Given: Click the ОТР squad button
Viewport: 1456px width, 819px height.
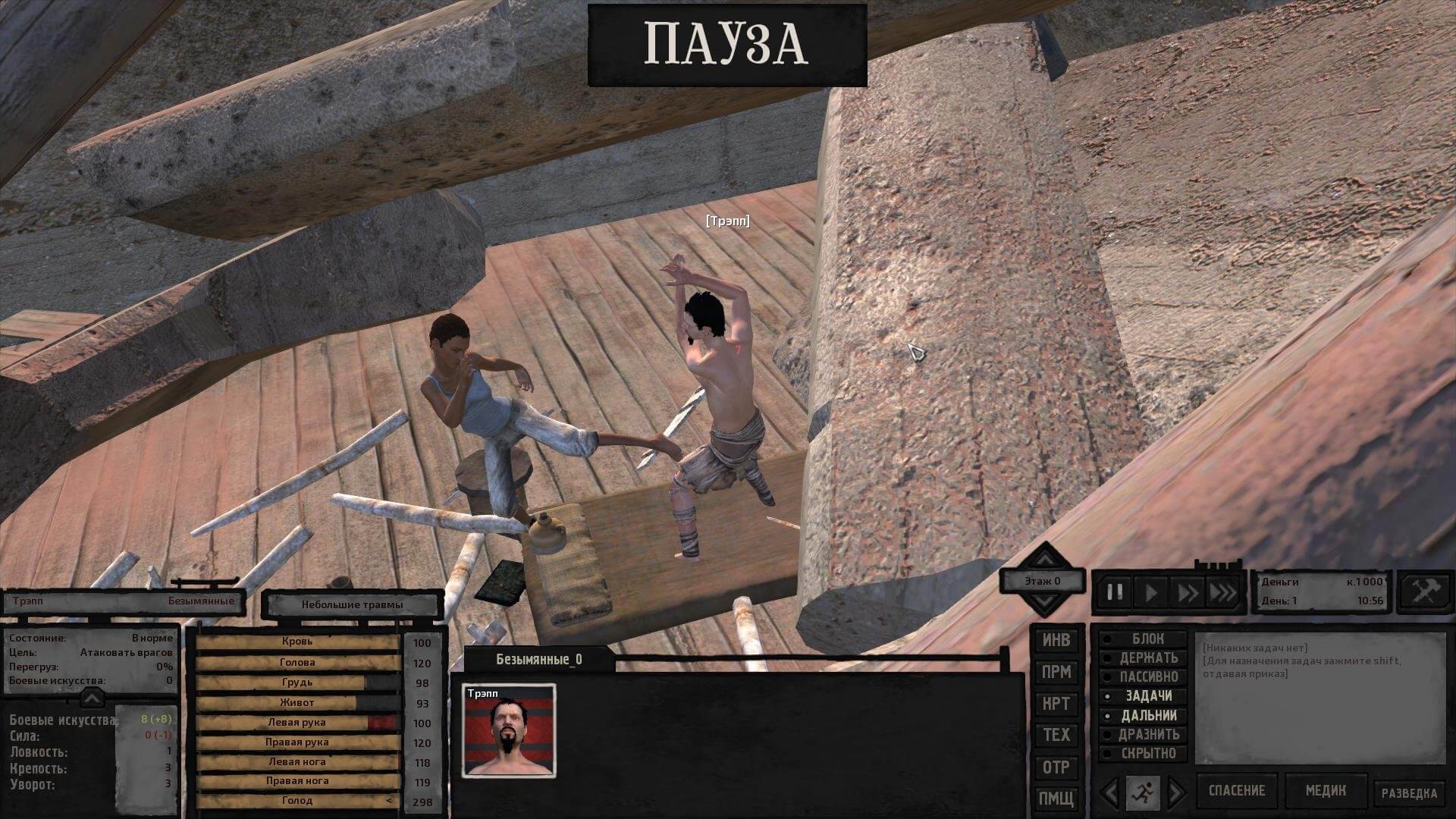Looking at the screenshot, I should tap(1056, 767).
